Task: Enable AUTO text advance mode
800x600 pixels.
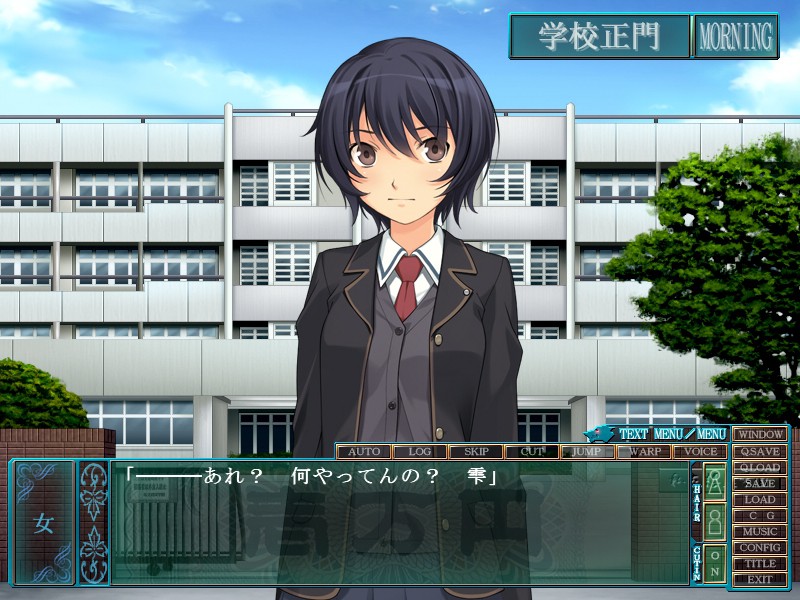Action: (x=363, y=452)
